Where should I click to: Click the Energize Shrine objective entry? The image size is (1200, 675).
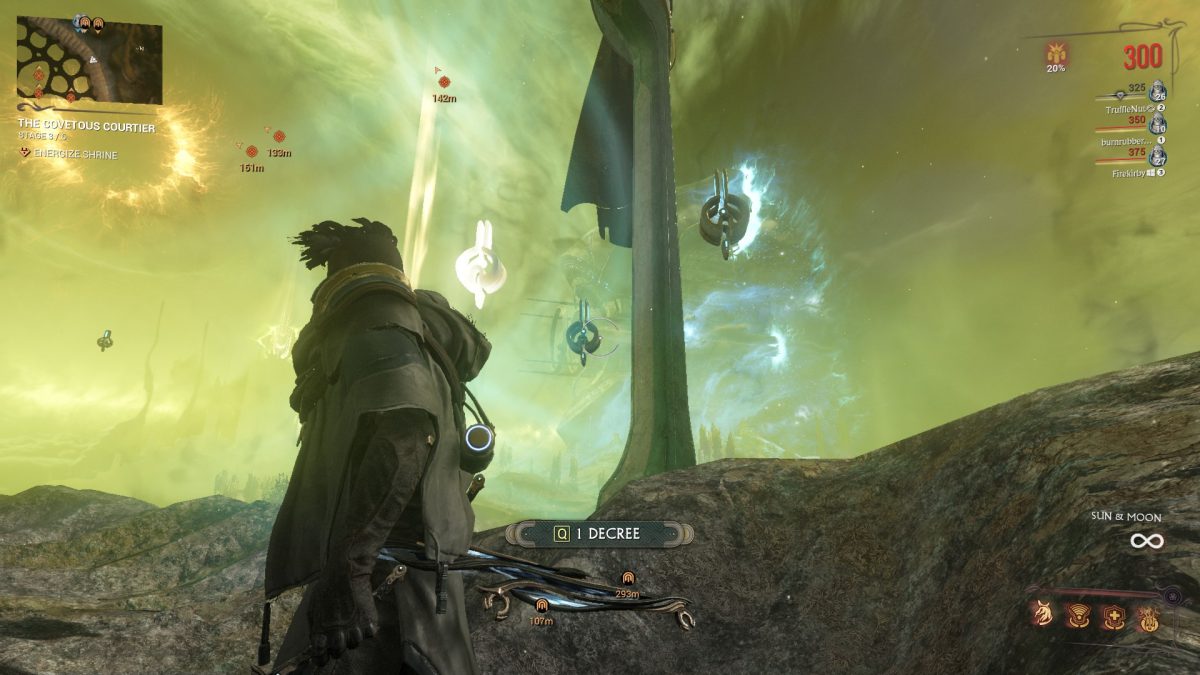(74, 154)
